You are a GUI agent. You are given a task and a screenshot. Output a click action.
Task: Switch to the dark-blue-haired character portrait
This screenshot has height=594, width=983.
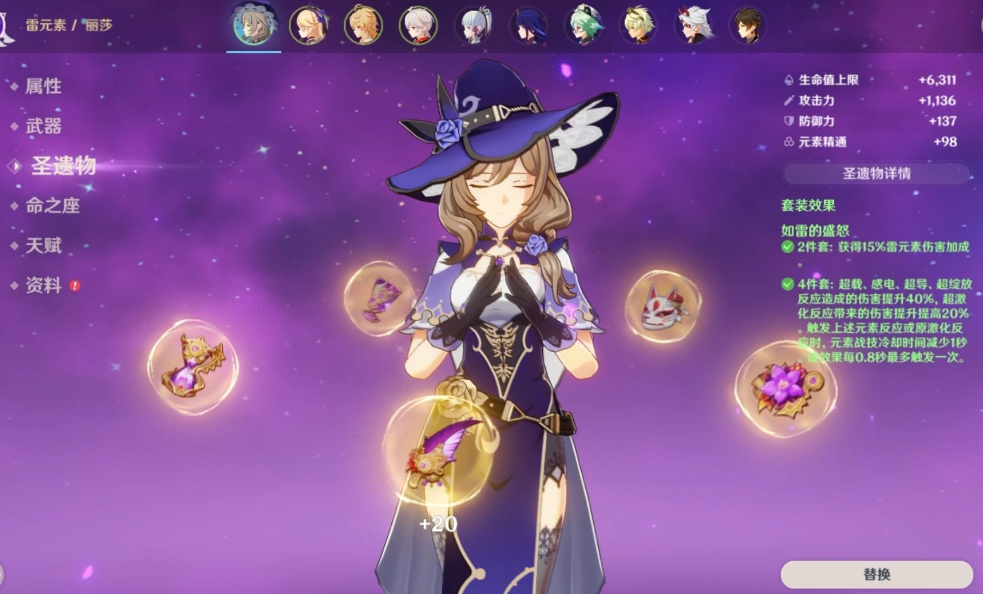tap(528, 25)
